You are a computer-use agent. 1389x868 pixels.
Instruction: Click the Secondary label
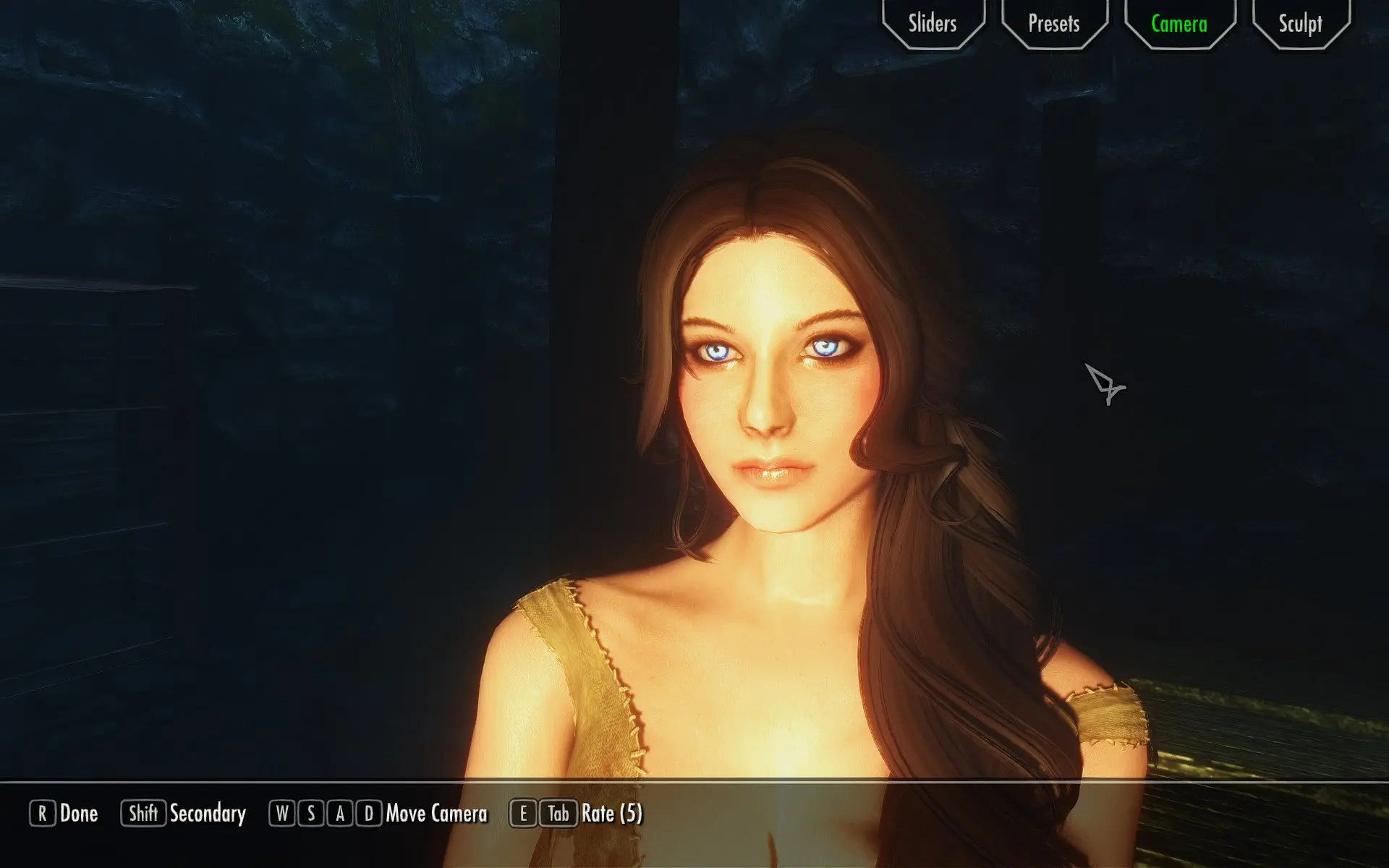click(x=206, y=814)
